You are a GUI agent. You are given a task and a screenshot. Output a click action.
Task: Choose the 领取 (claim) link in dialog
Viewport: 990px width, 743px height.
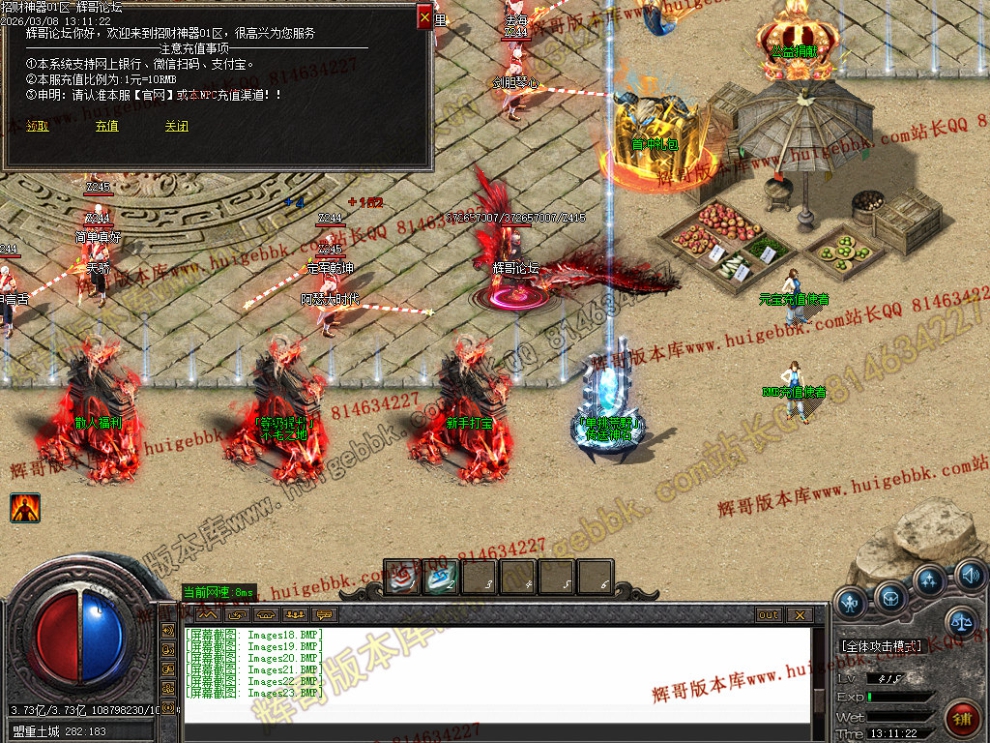(37, 127)
